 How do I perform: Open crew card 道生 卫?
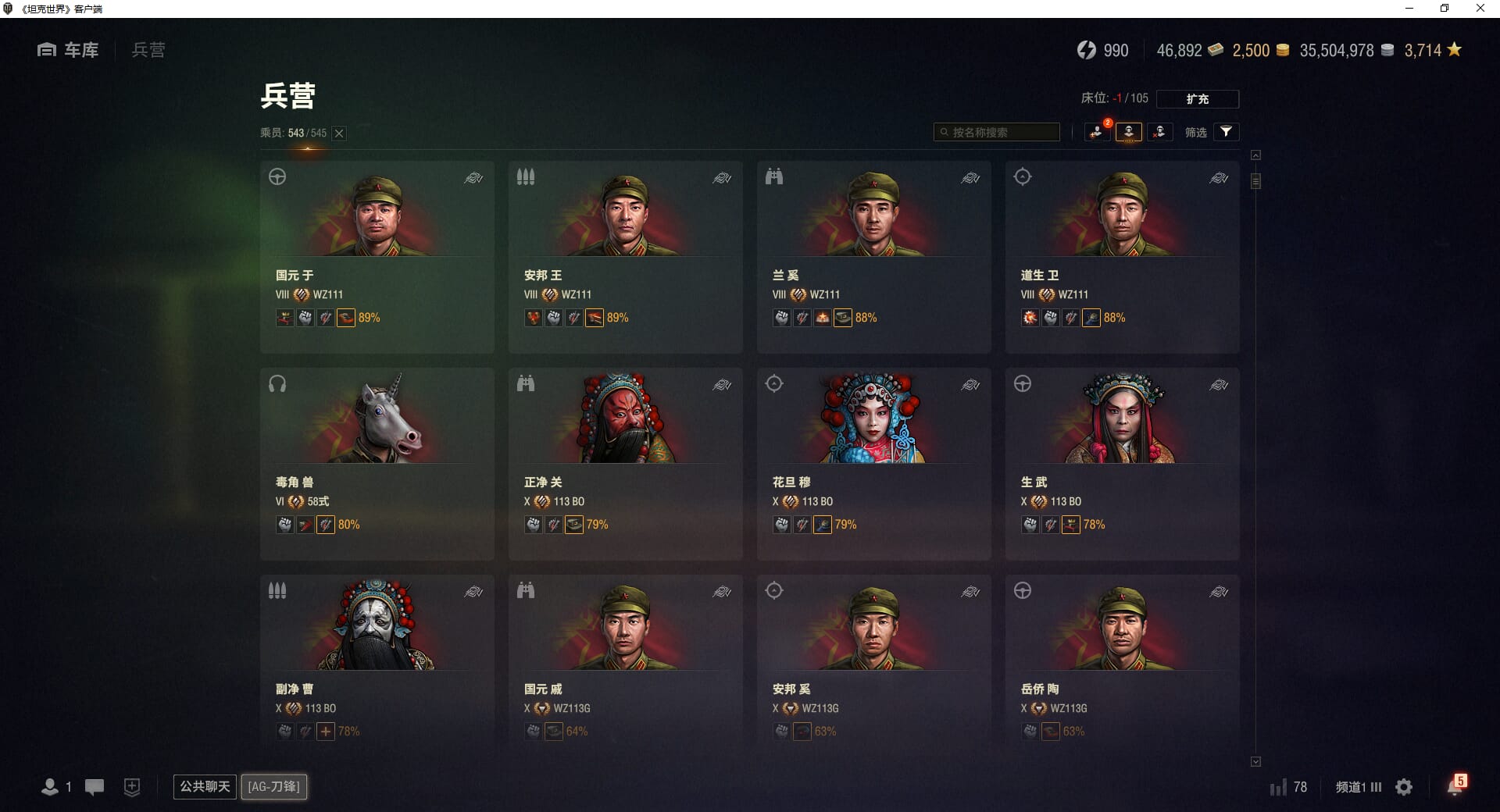coord(1122,257)
